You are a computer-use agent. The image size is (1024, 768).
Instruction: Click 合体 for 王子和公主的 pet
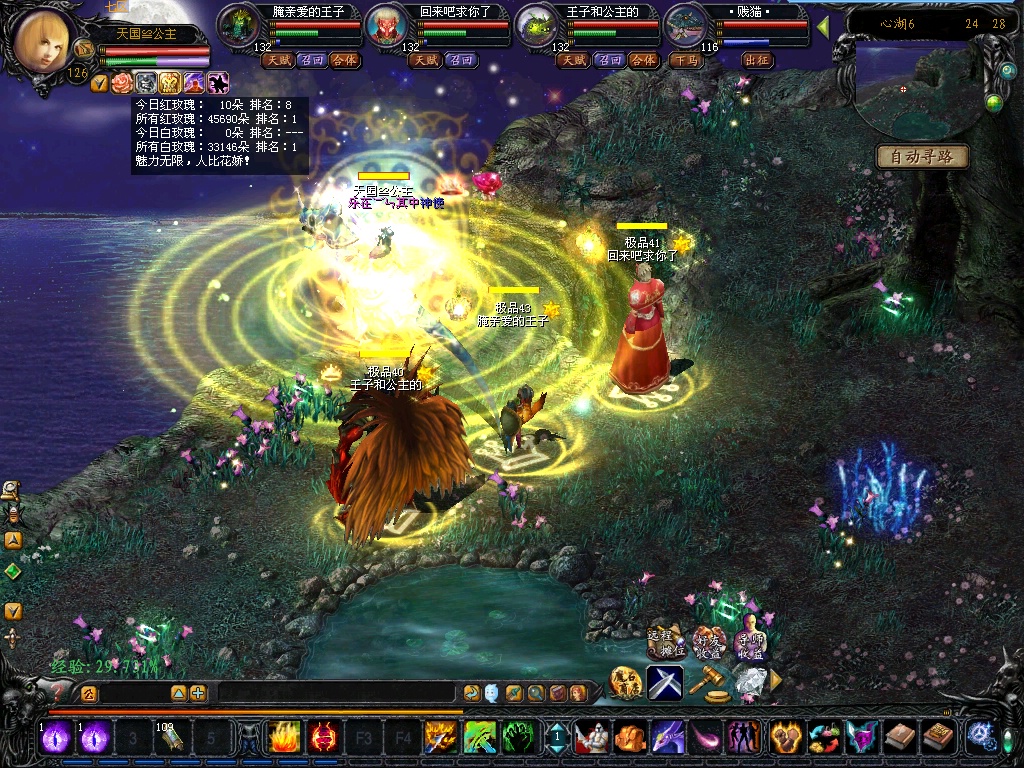point(645,60)
